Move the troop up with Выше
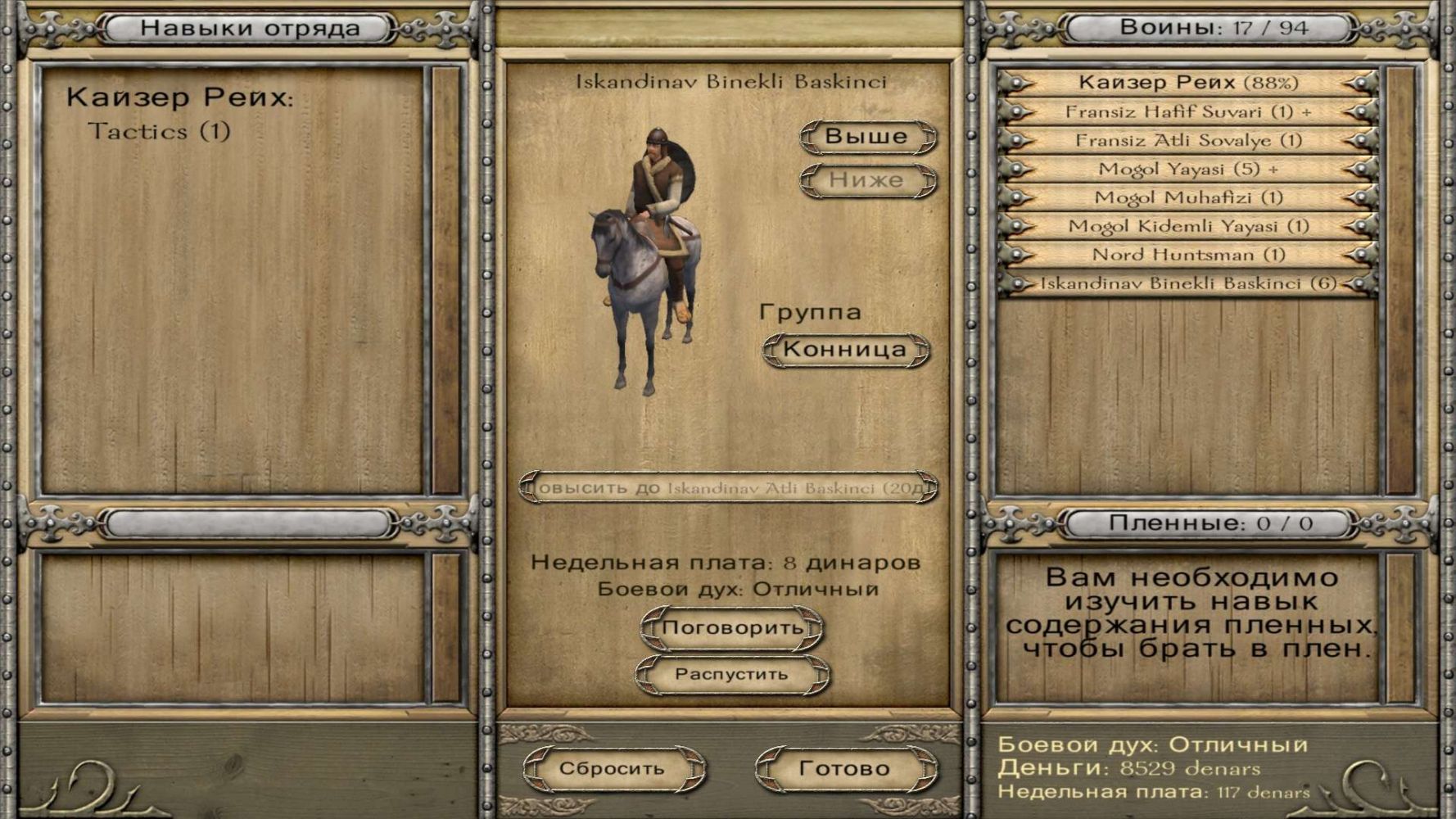The height and width of the screenshot is (819, 1456). tap(867, 137)
